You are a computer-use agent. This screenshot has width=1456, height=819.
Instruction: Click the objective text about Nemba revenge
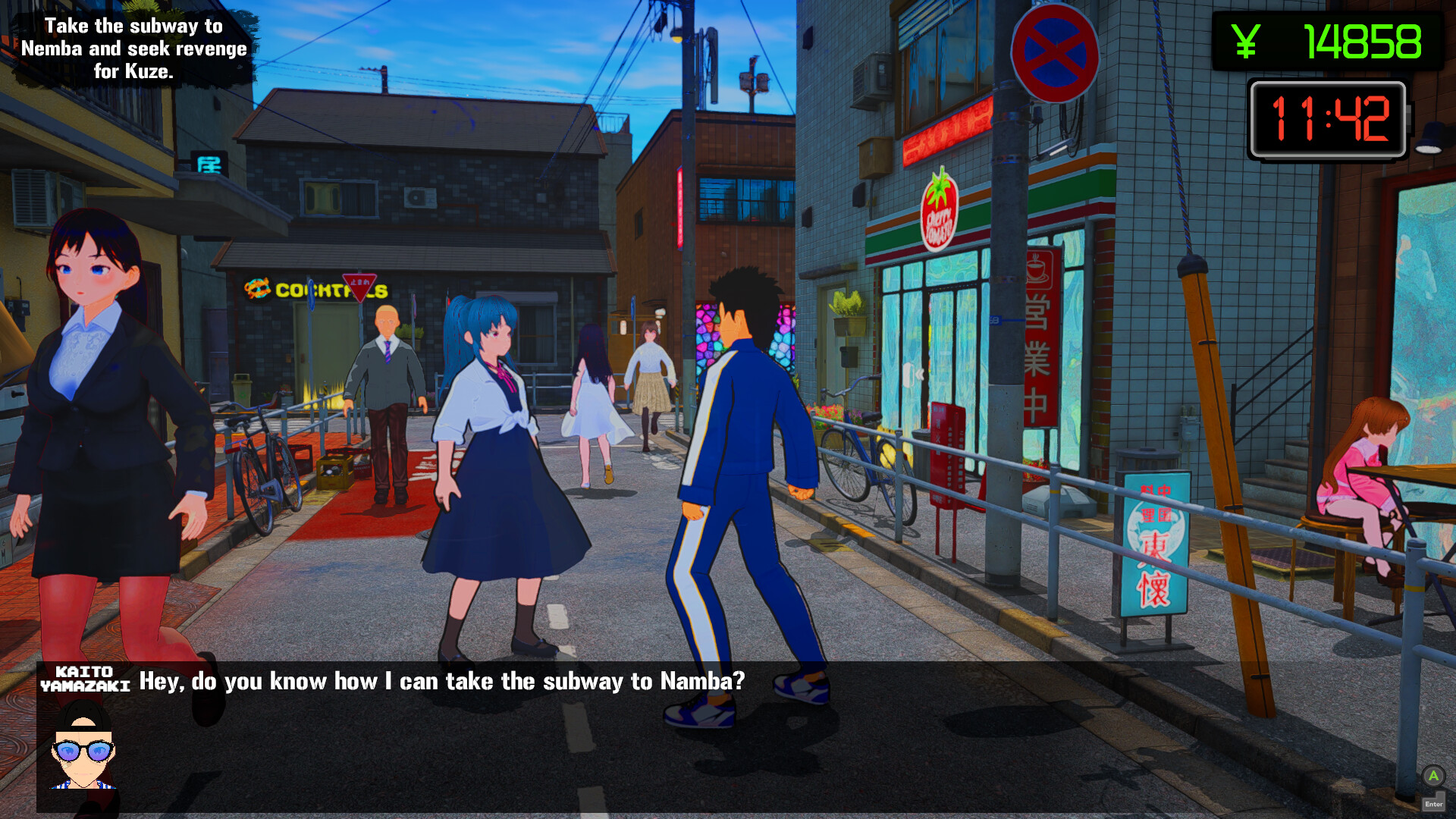[x=133, y=49]
